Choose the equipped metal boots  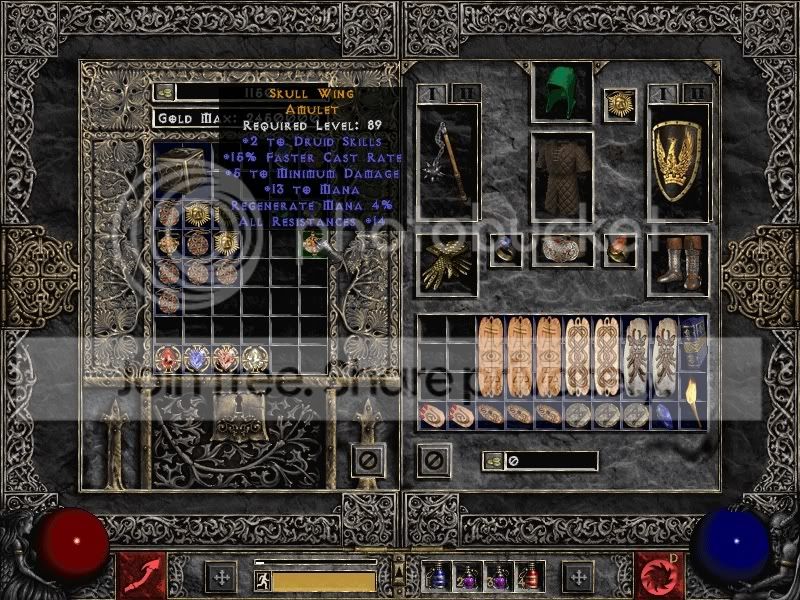click(x=678, y=262)
